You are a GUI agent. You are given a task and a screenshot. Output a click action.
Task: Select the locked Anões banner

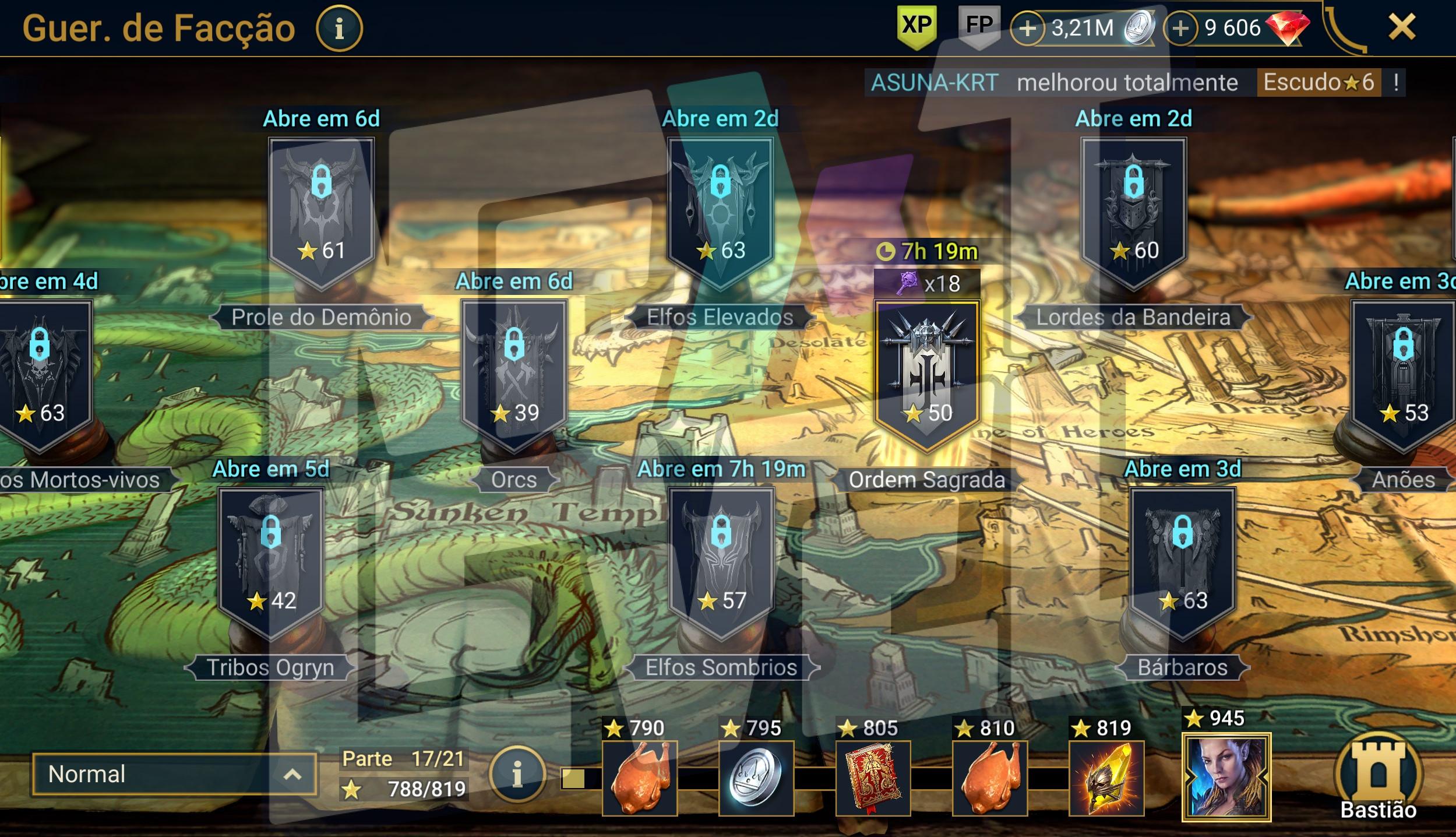point(1403,373)
